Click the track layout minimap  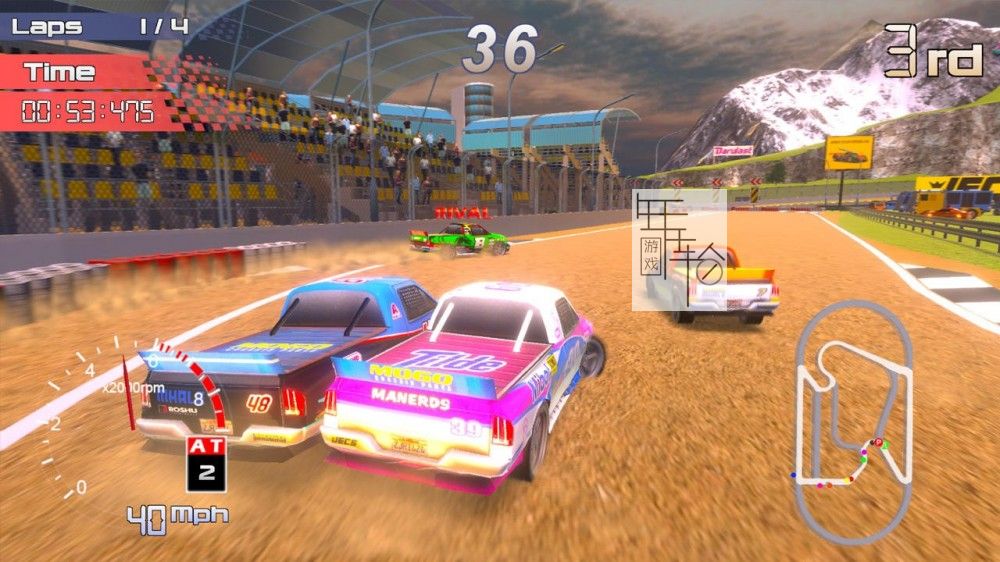point(853,420)
